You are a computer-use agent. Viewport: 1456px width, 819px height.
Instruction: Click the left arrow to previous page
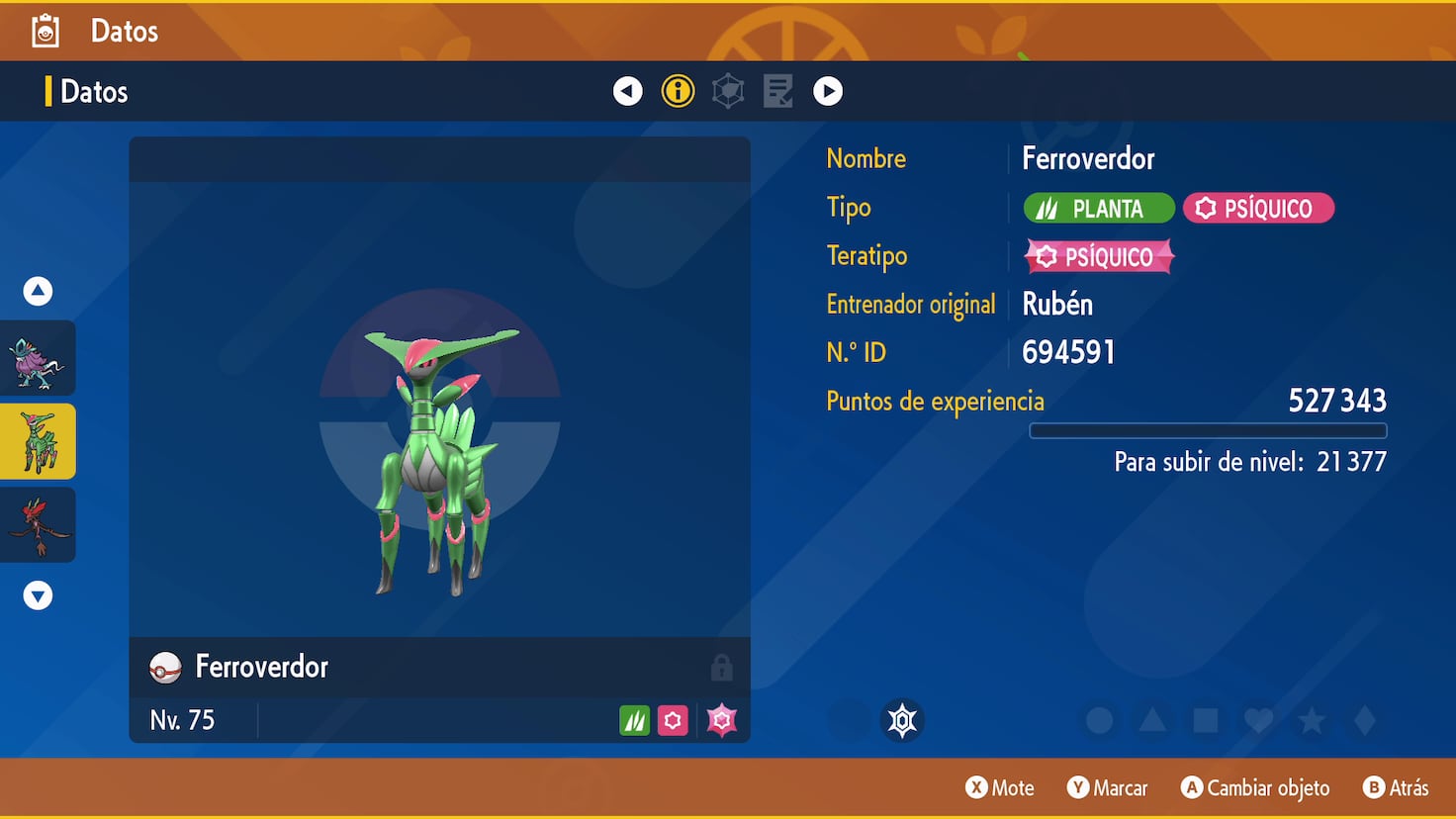click(x=627, y=90)
